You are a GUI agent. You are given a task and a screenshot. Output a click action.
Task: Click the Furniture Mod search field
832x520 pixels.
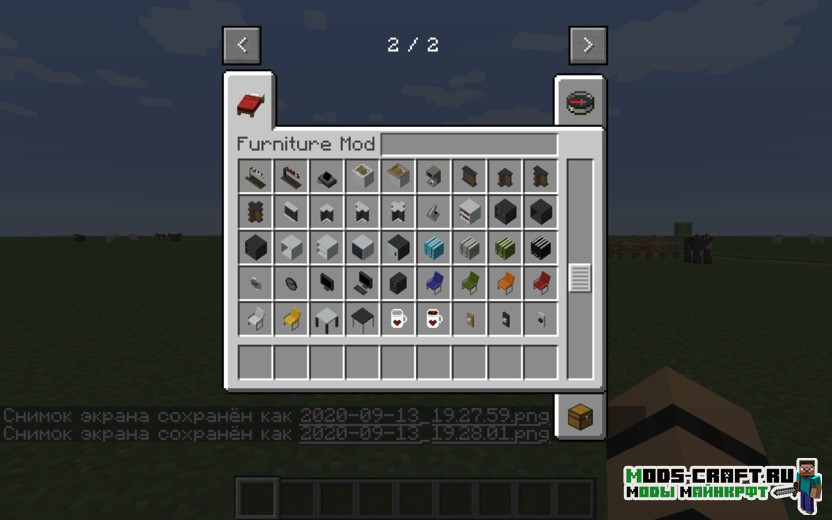click(x=468, y=144)
